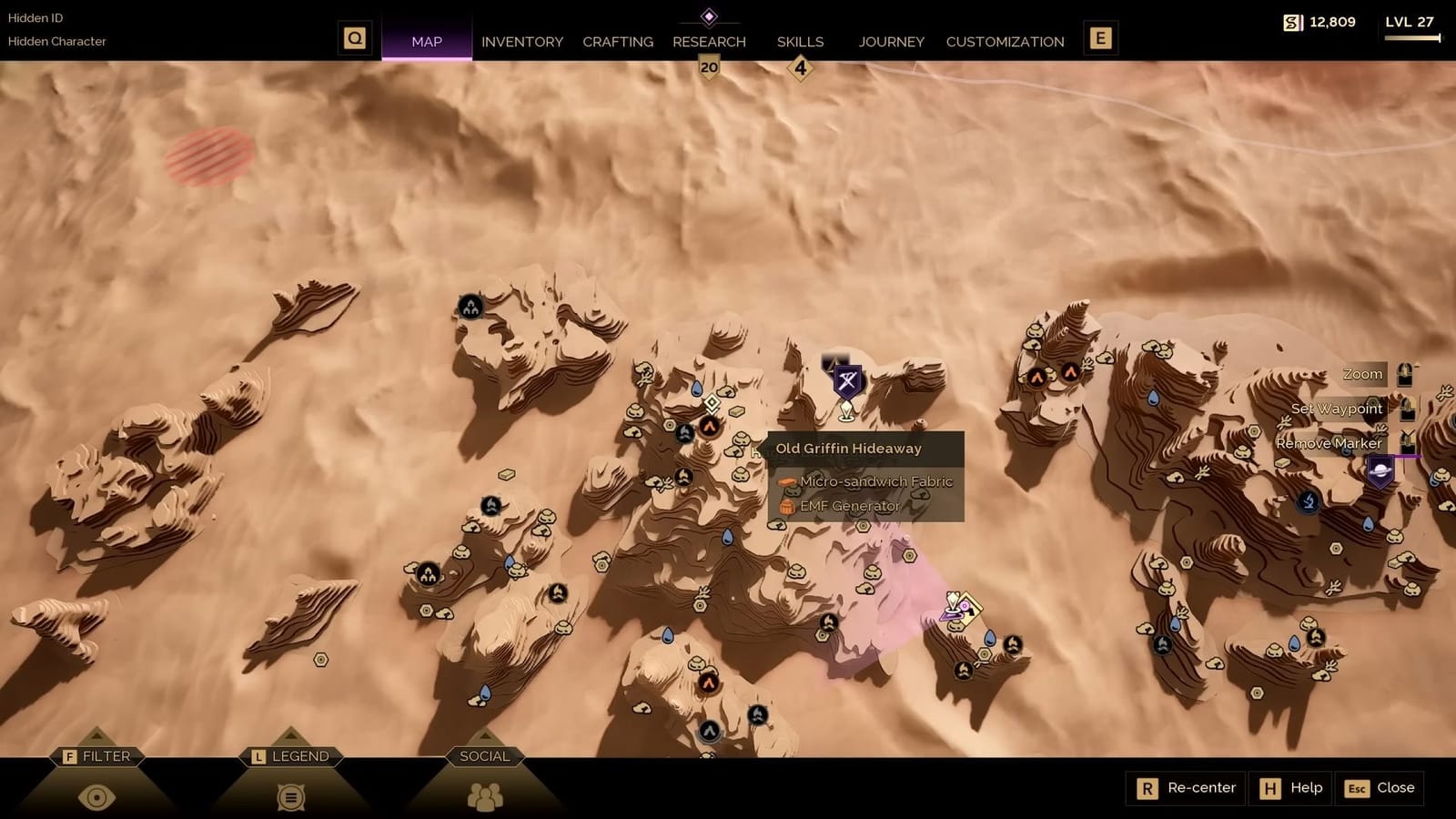Open the Research tab
This screenshot has width=1456, height=819.
709,41
